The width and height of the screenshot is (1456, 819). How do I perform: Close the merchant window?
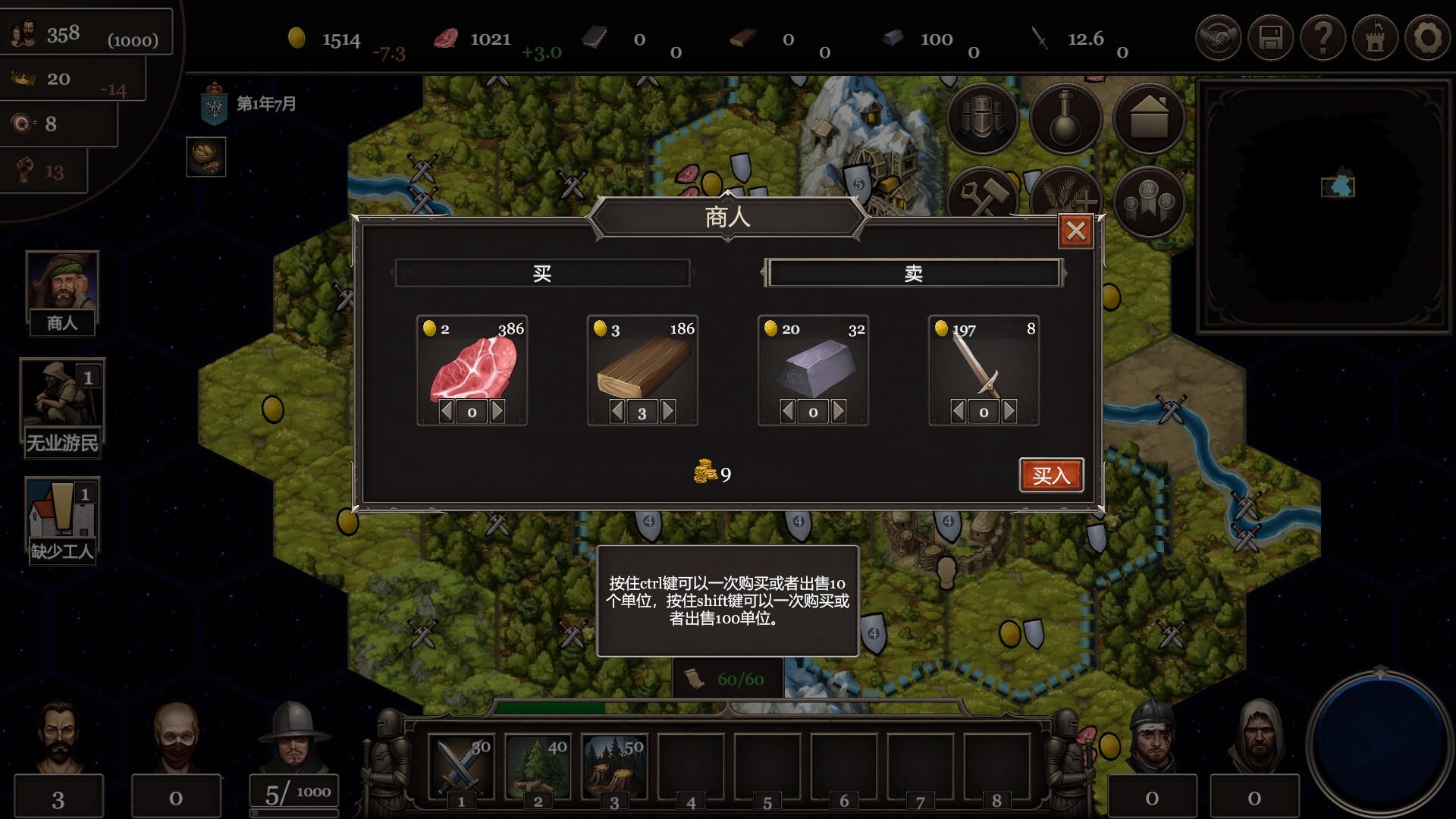click(x=1075, y=231)
